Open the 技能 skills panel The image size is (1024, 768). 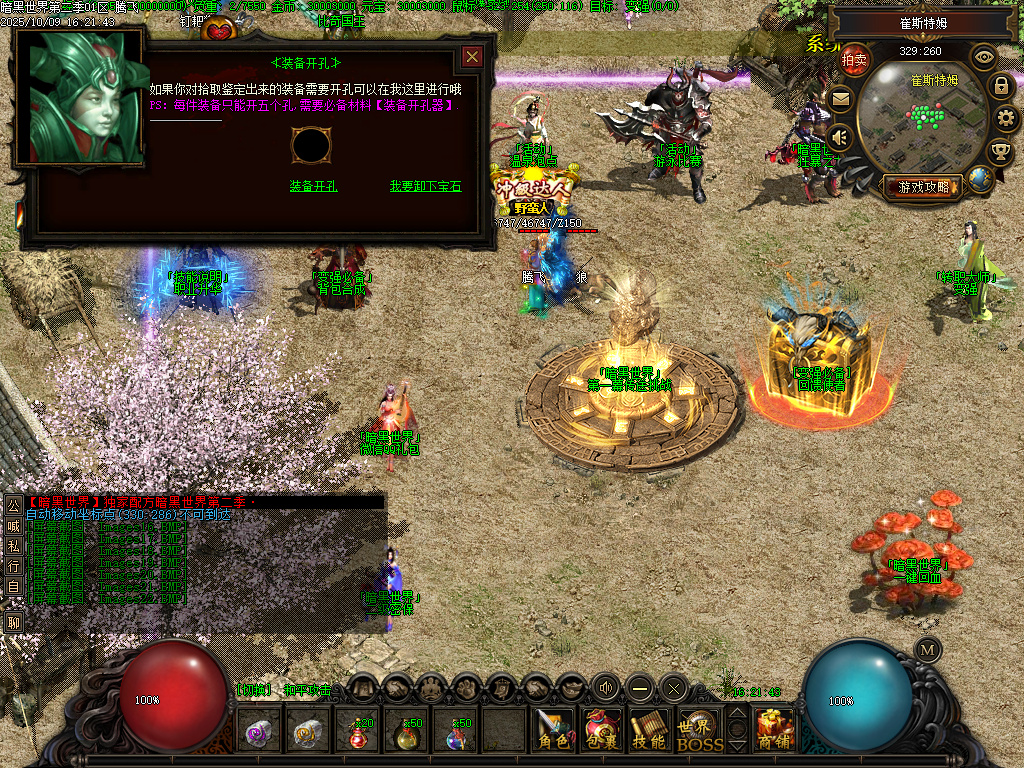[649, 730]
